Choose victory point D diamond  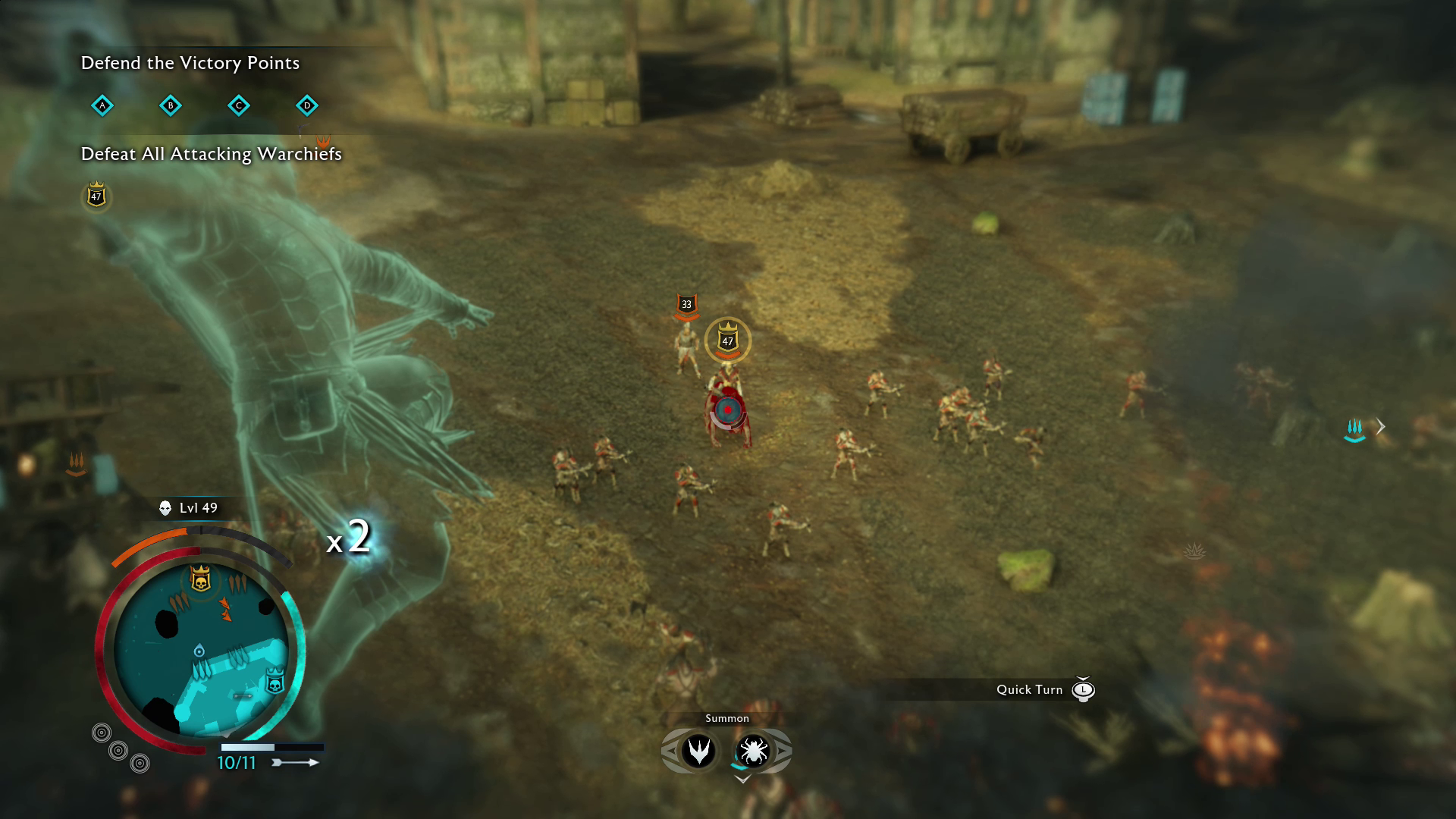(307, 105)
